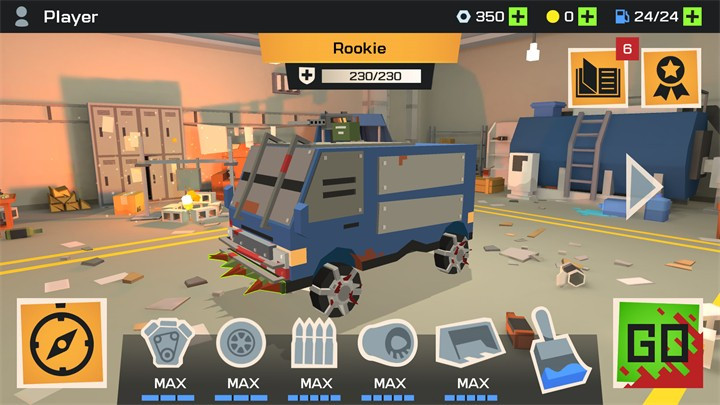The height and width of the screenshot is (405, 720).
Task: Open the journal book with notification
Action: (x=597, y=78)
